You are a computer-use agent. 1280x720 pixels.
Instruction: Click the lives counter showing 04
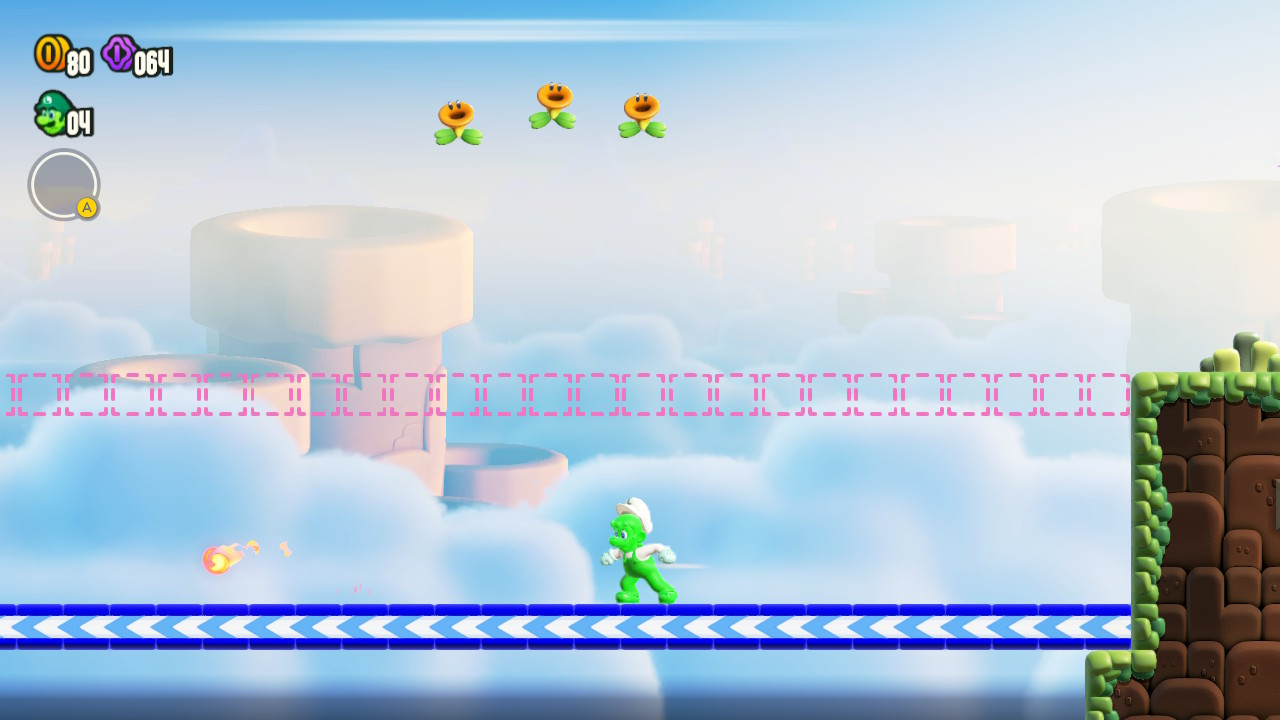[80, 121]
